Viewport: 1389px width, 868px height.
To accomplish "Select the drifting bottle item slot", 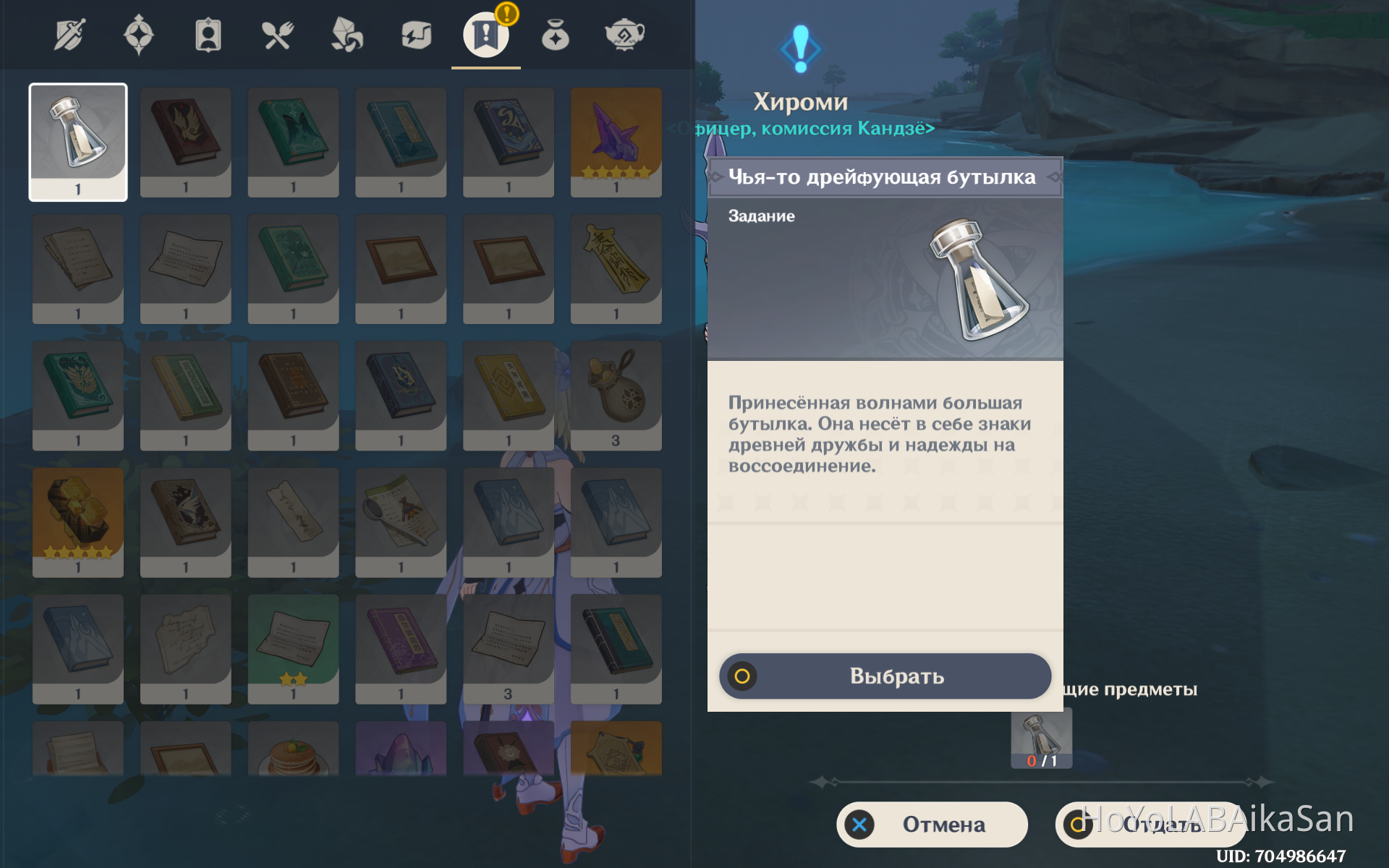I will 78,142.
